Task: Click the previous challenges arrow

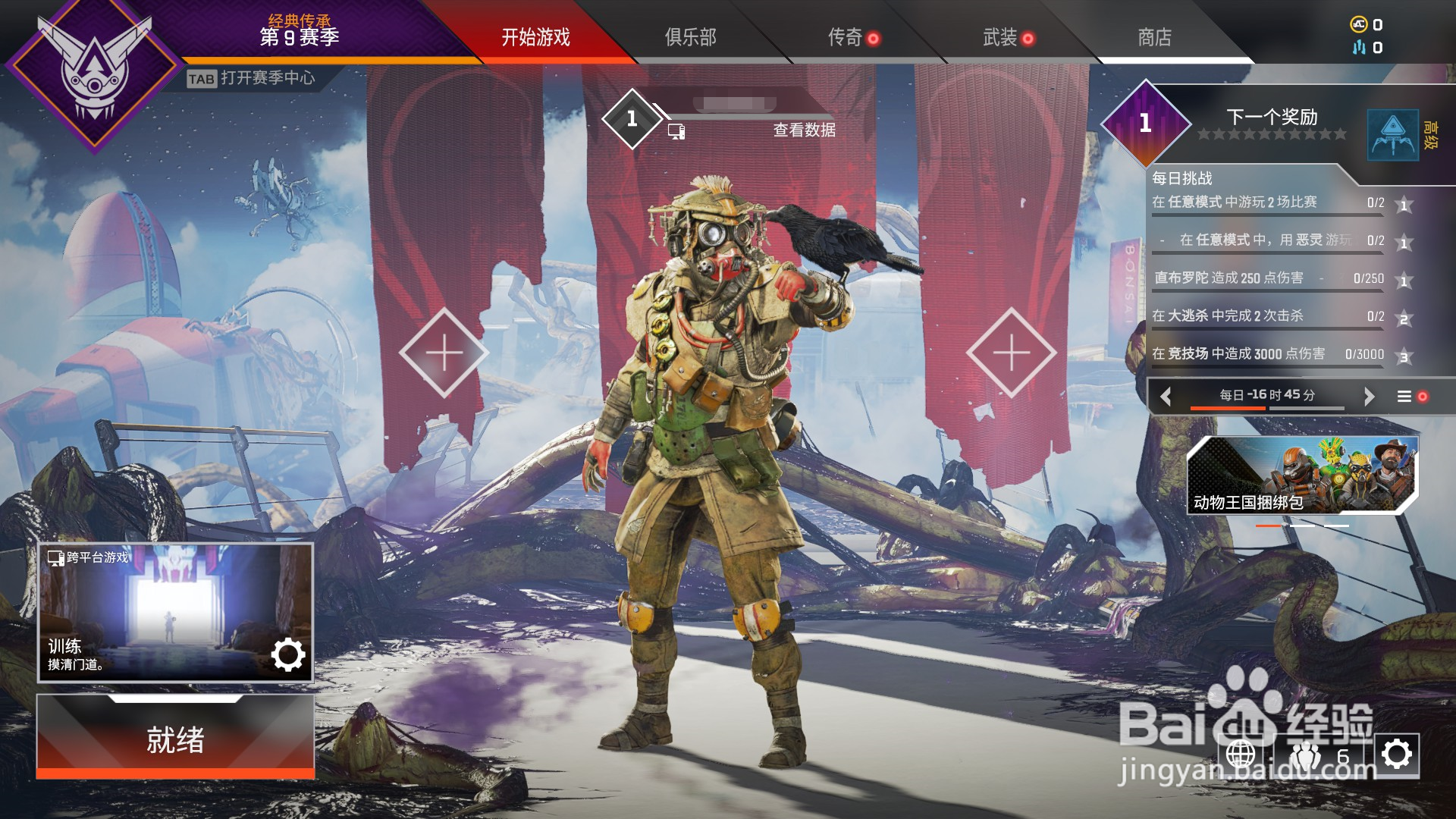Action: tap(1166, 395)
